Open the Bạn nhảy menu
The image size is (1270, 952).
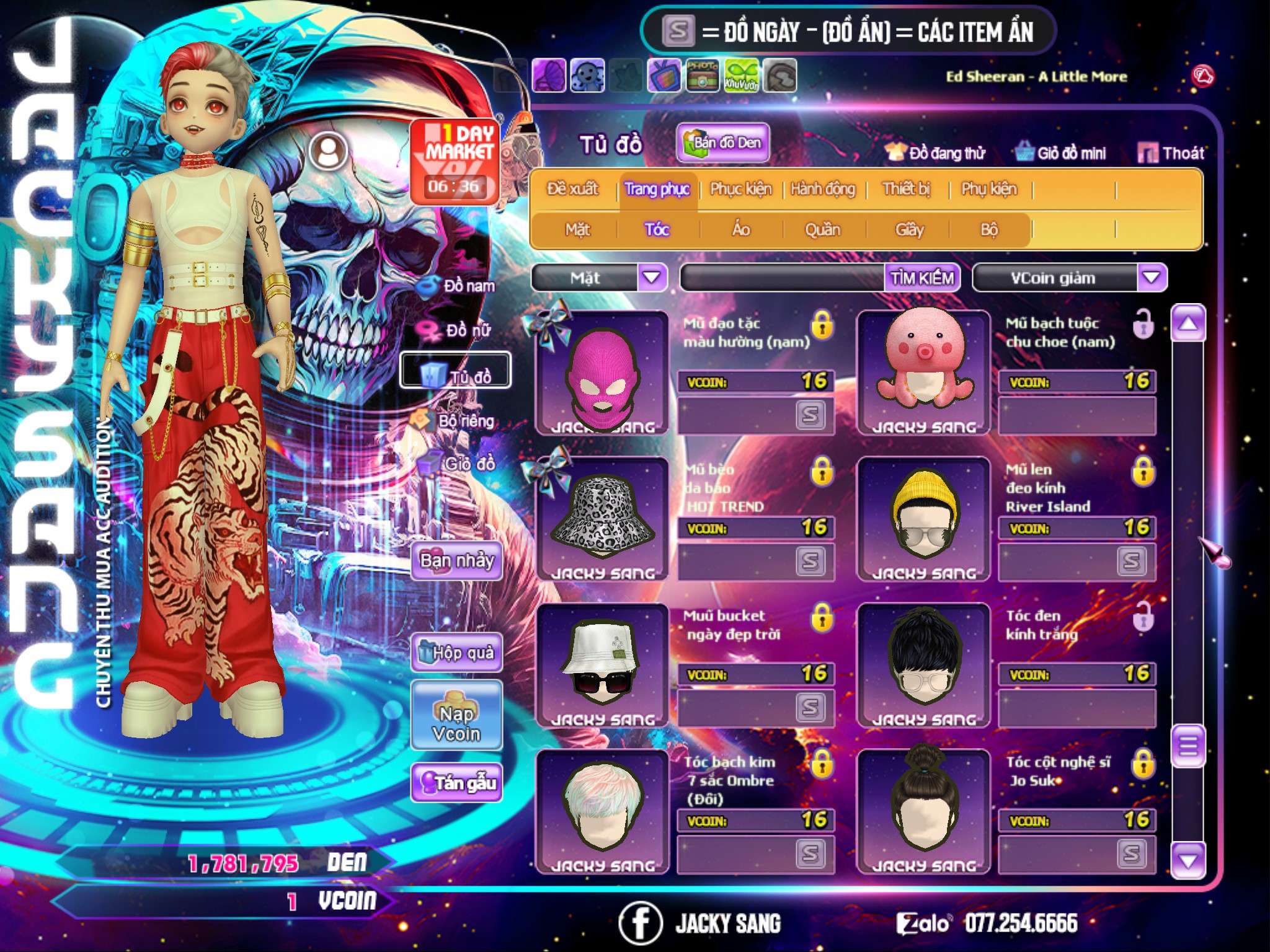(456, 562)
